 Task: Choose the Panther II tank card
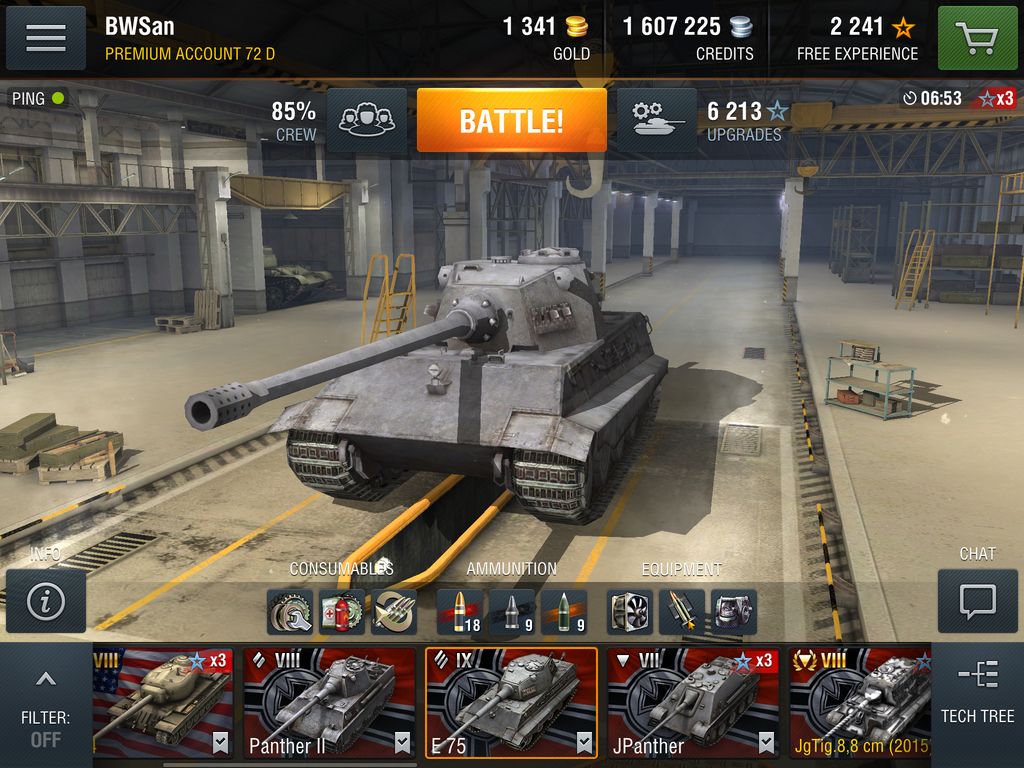pyautogui.click(x=329, y=703)
